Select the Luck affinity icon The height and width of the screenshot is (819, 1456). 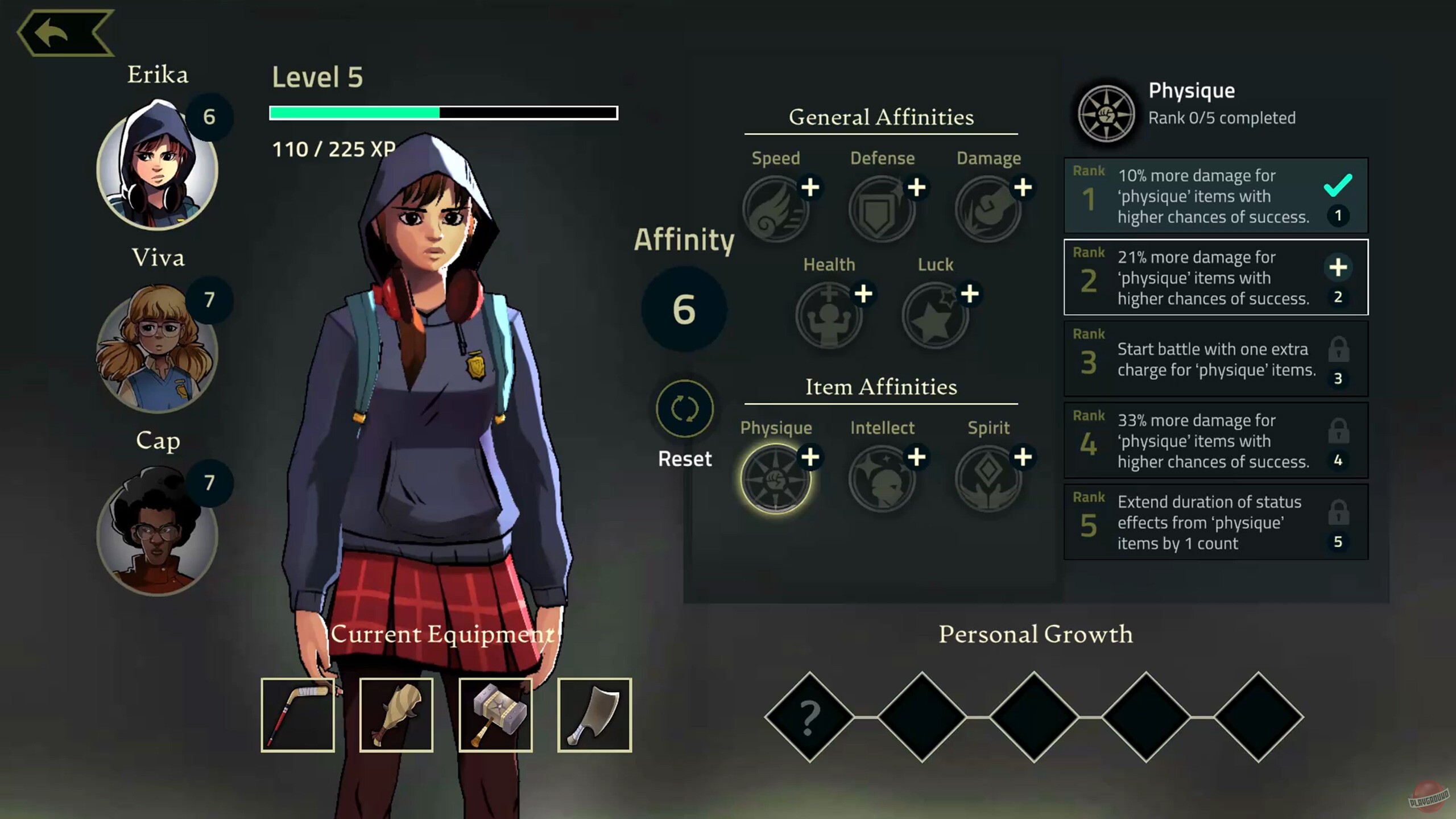[934, 315]
